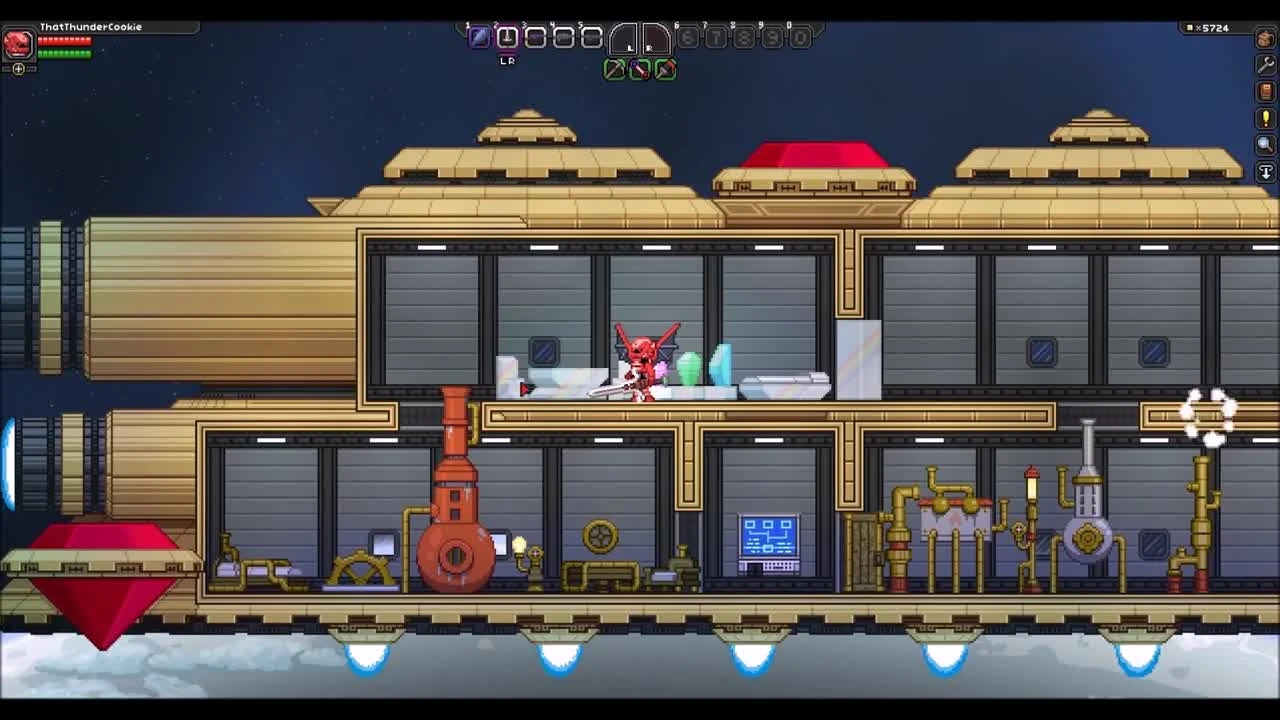Select hotbar slot 1 with the manipulator item

(479, 37)
